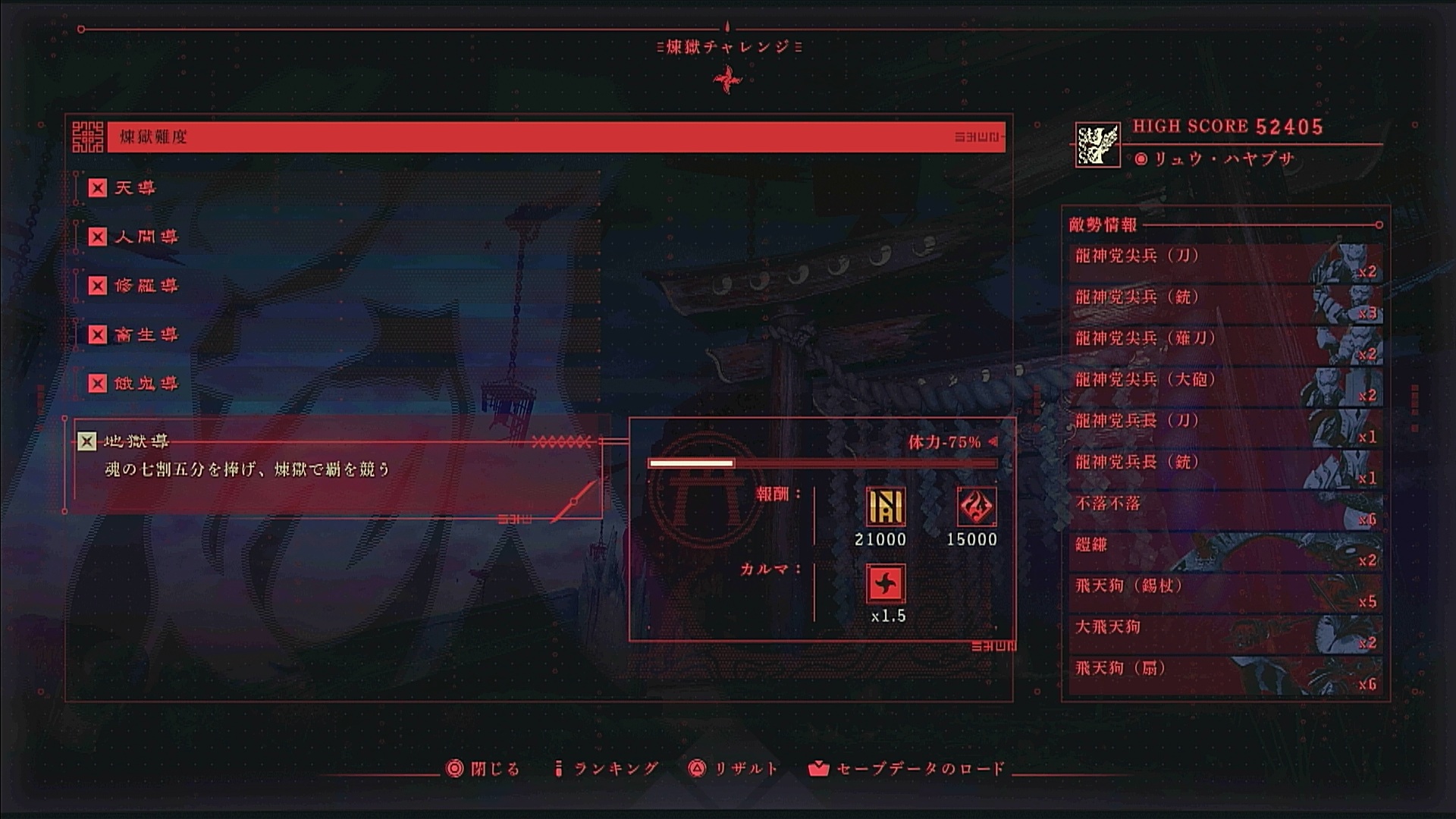The height and width of the screenshot is (819, 1456).
Task: Choose the 大飛天狗 enemy entry
Action: [x=1224, y=633]
